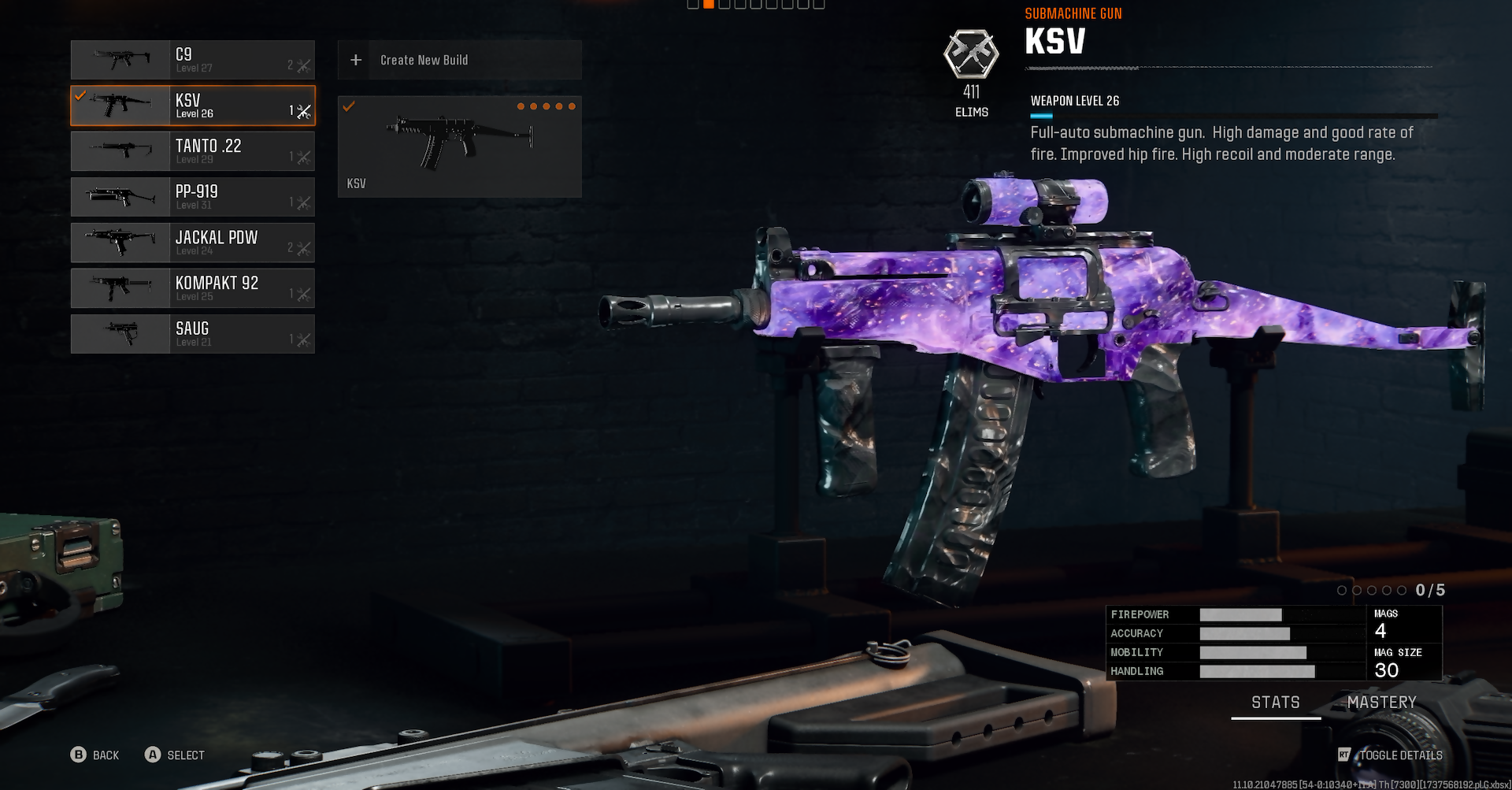Switch to the Mastery tab
The width and height of the screenshot is (1512, 790).
pos(1381,703)
